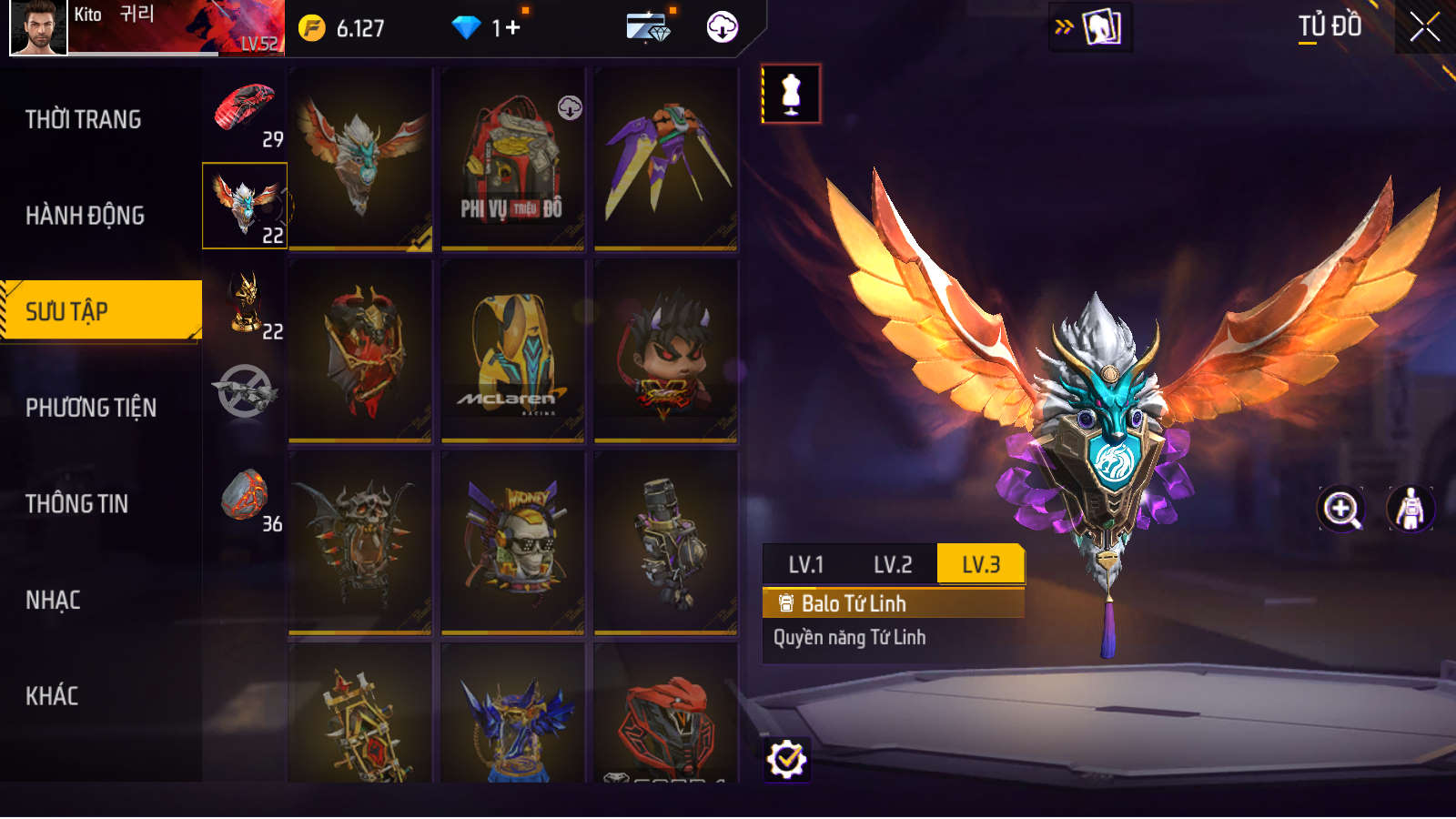Switch to PHƯƠNG TIỆN section
Screen dimensions: 1456x819
tap(91, 408)
